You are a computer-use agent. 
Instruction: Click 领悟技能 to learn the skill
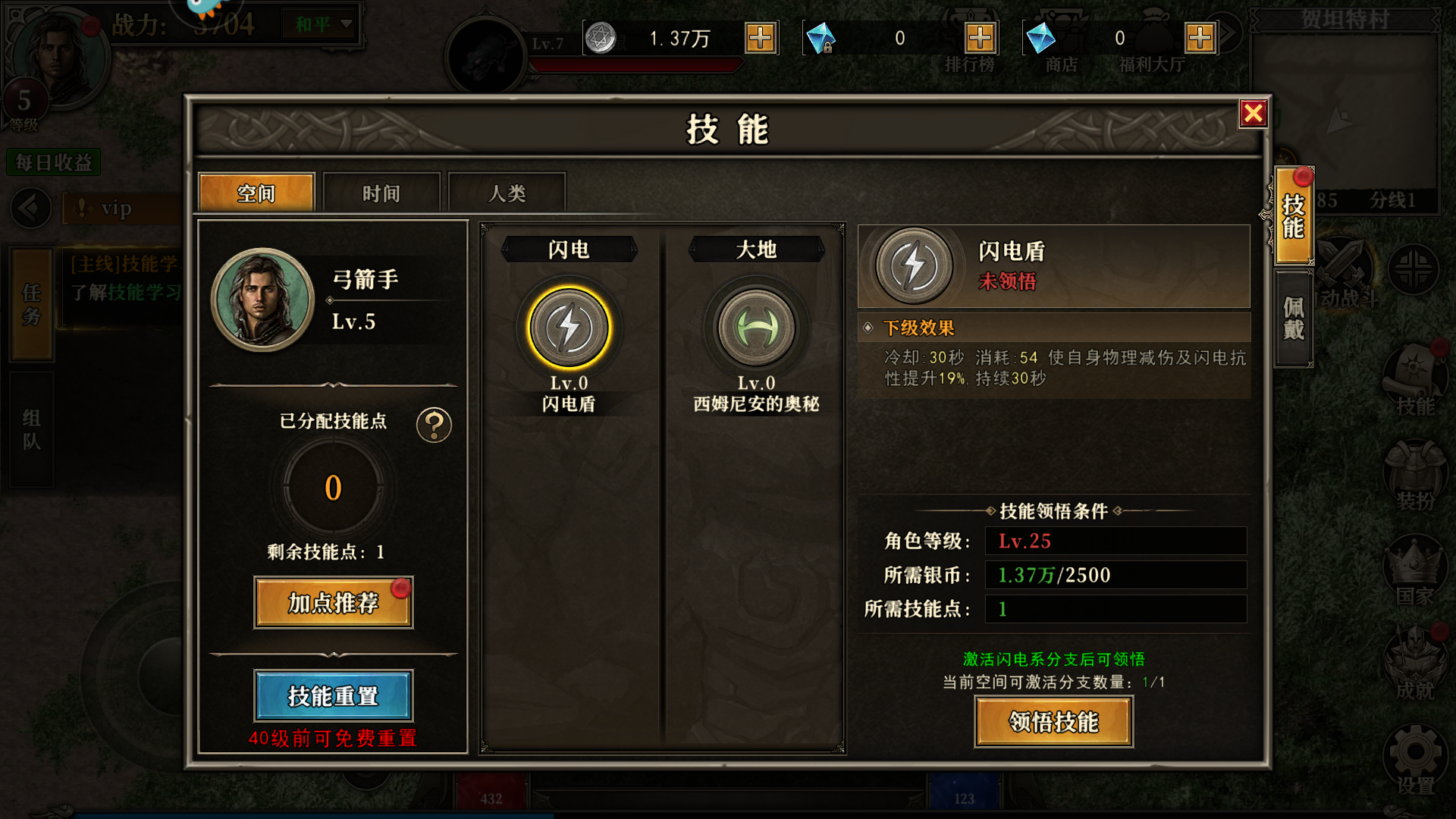(1053, 721)
